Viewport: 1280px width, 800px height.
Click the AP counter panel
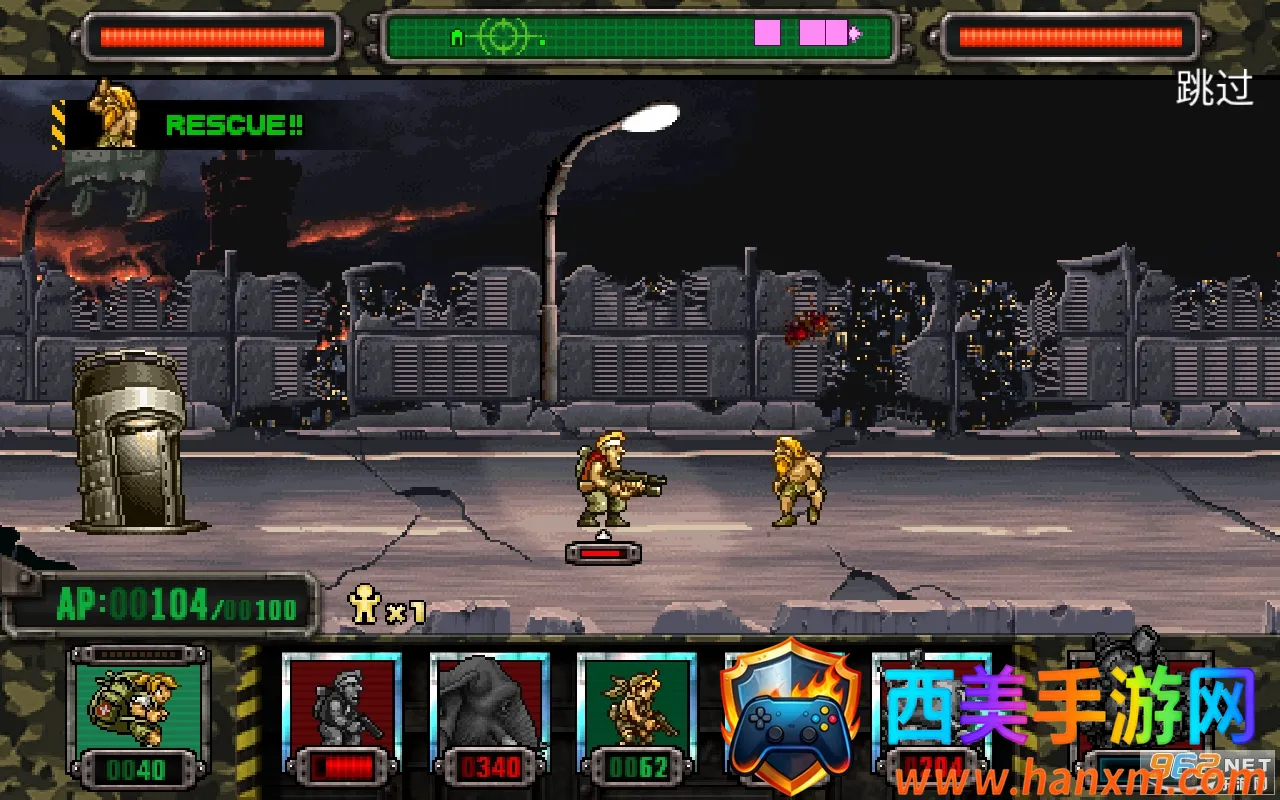(x=162, y=605)
